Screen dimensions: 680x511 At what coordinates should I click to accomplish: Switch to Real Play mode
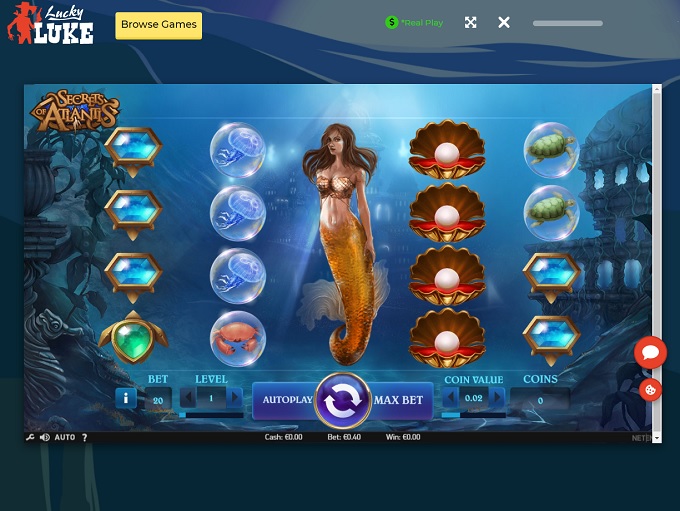click(414, 22)
